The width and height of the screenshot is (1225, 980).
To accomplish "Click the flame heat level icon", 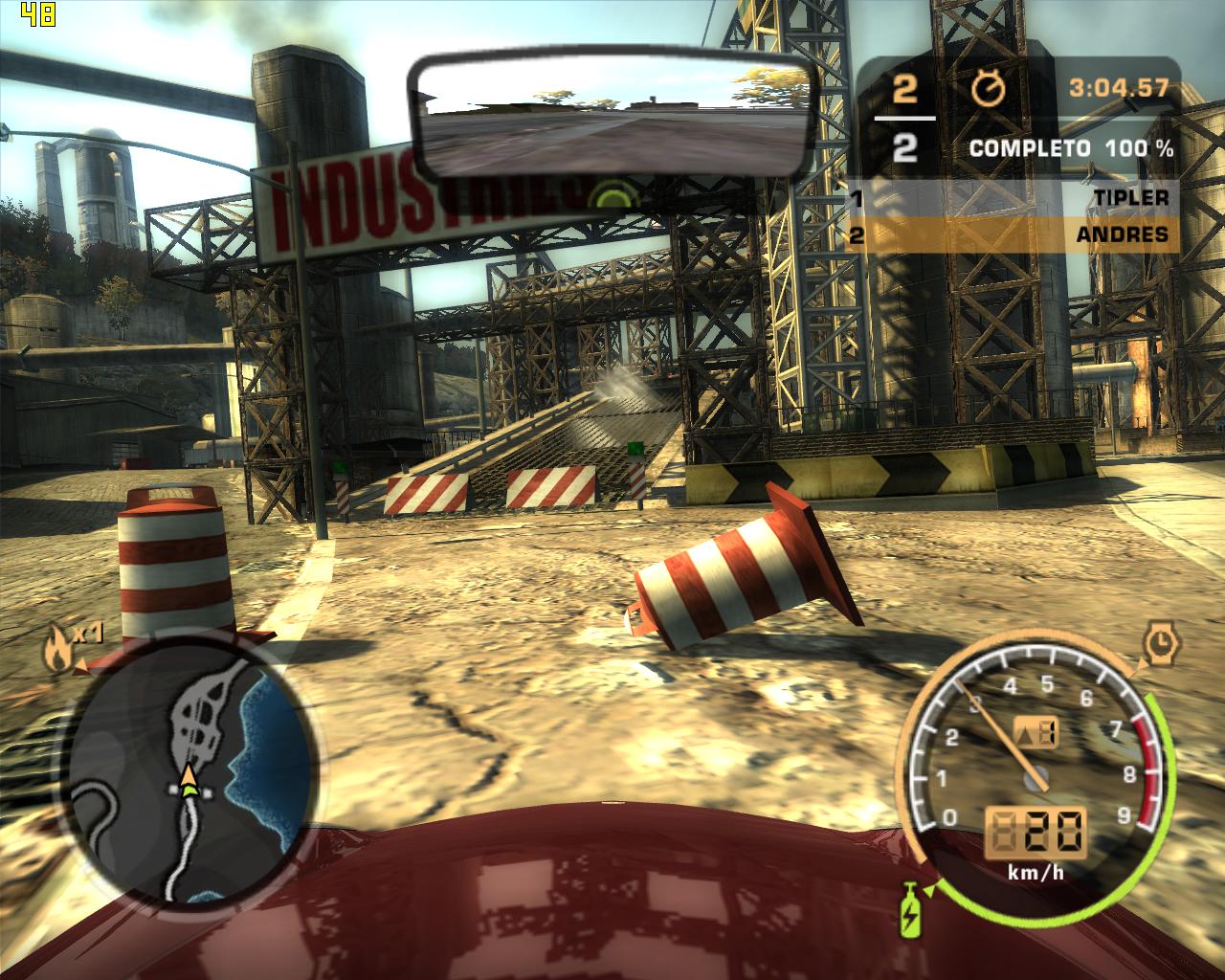I will pos(56,648).
